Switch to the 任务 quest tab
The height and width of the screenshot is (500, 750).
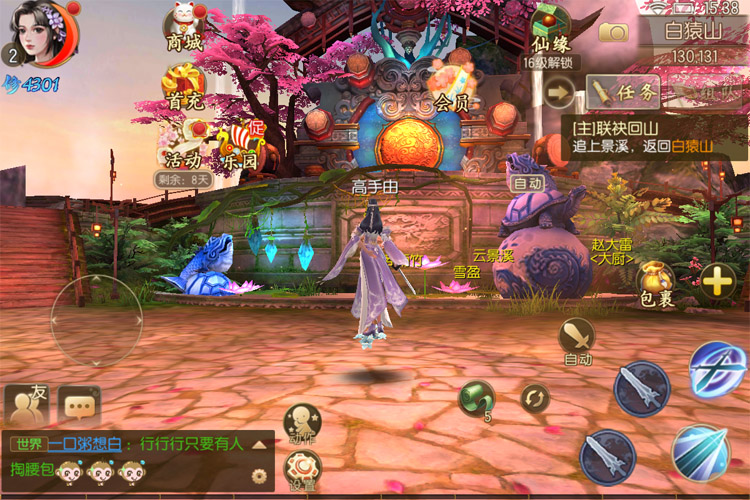point(625,93)
